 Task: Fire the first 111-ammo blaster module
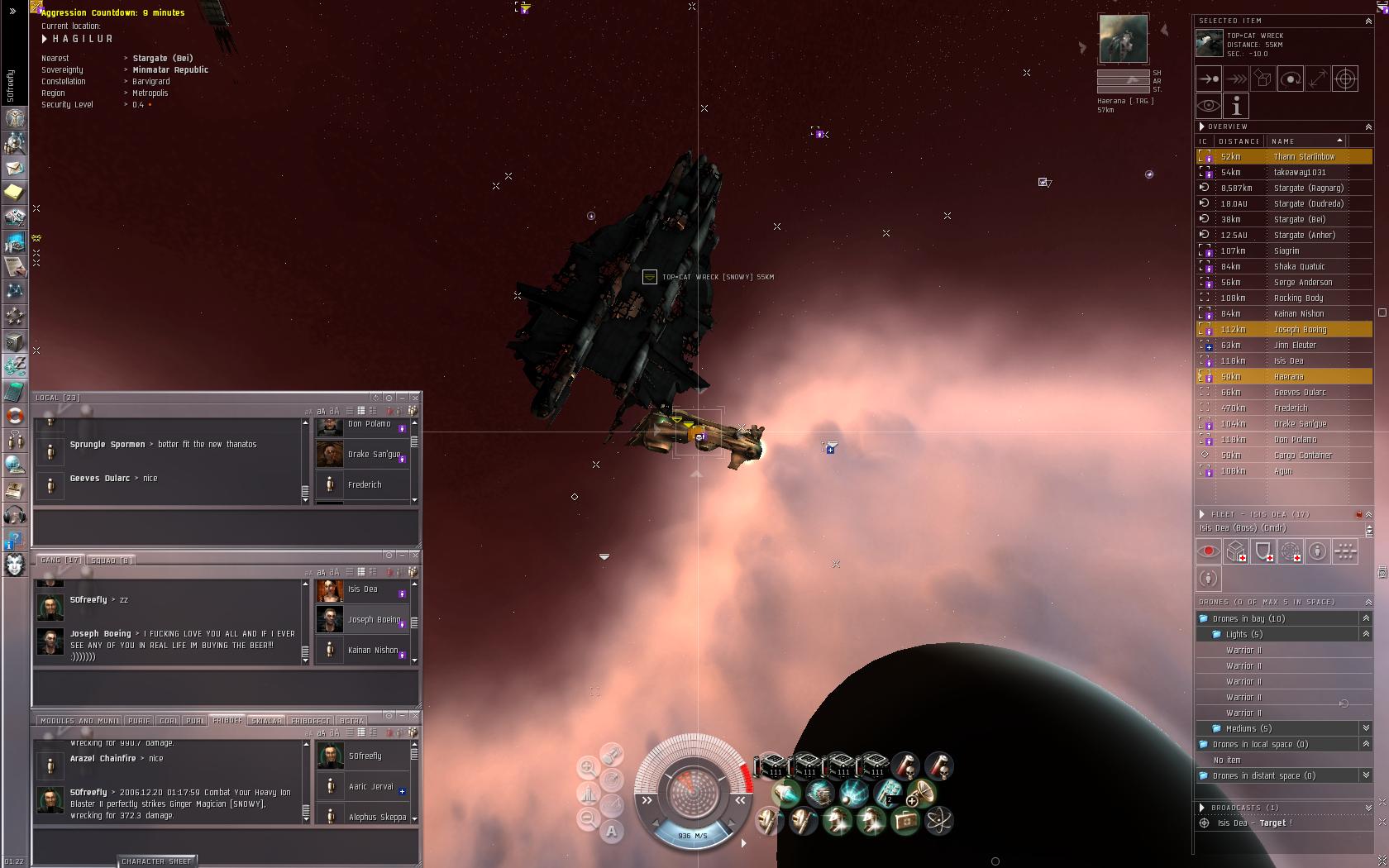(x=773, y=765)
